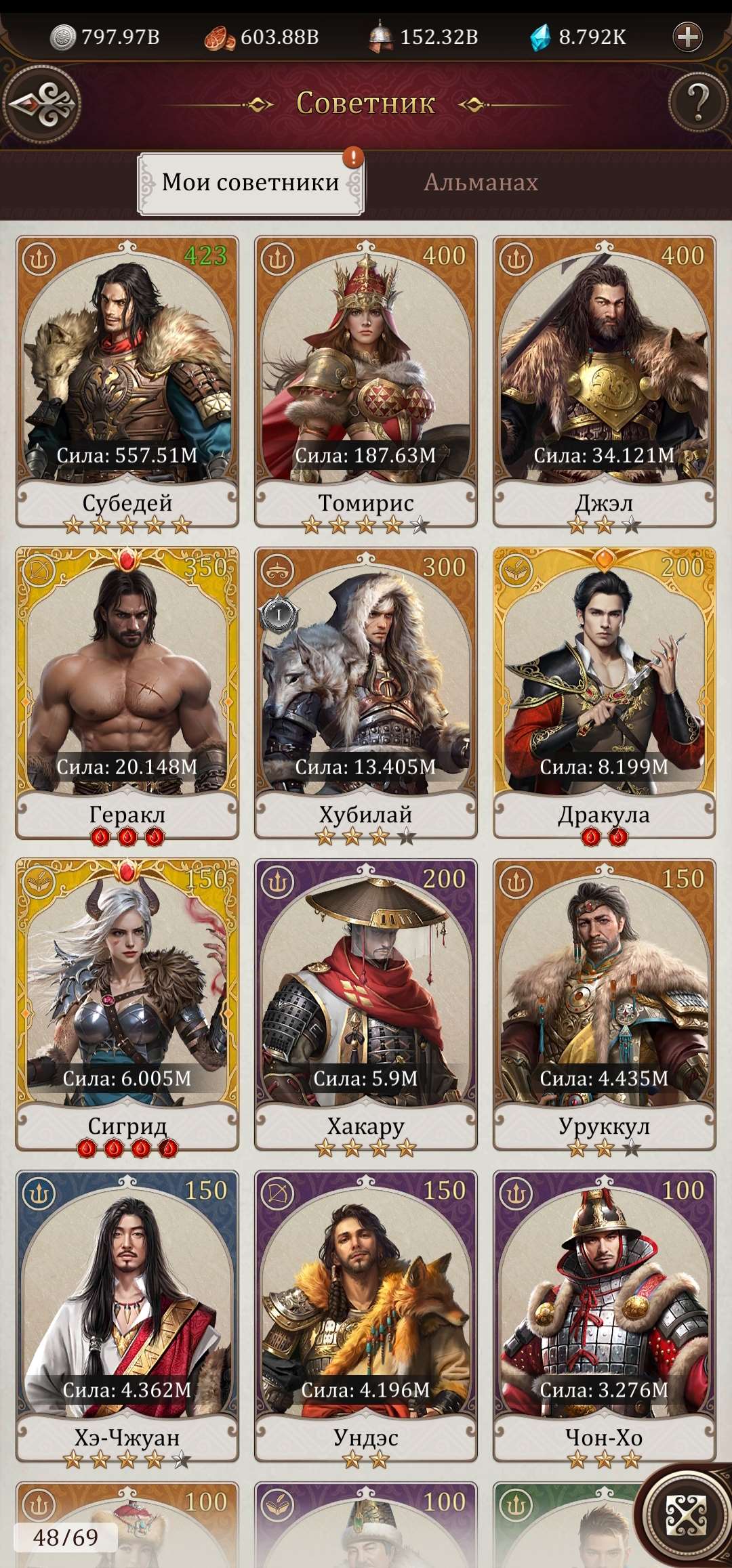Viewport: 732px width, 1568px height.
Task: View the Дракула advisor card
Action: tap(604, 691)
